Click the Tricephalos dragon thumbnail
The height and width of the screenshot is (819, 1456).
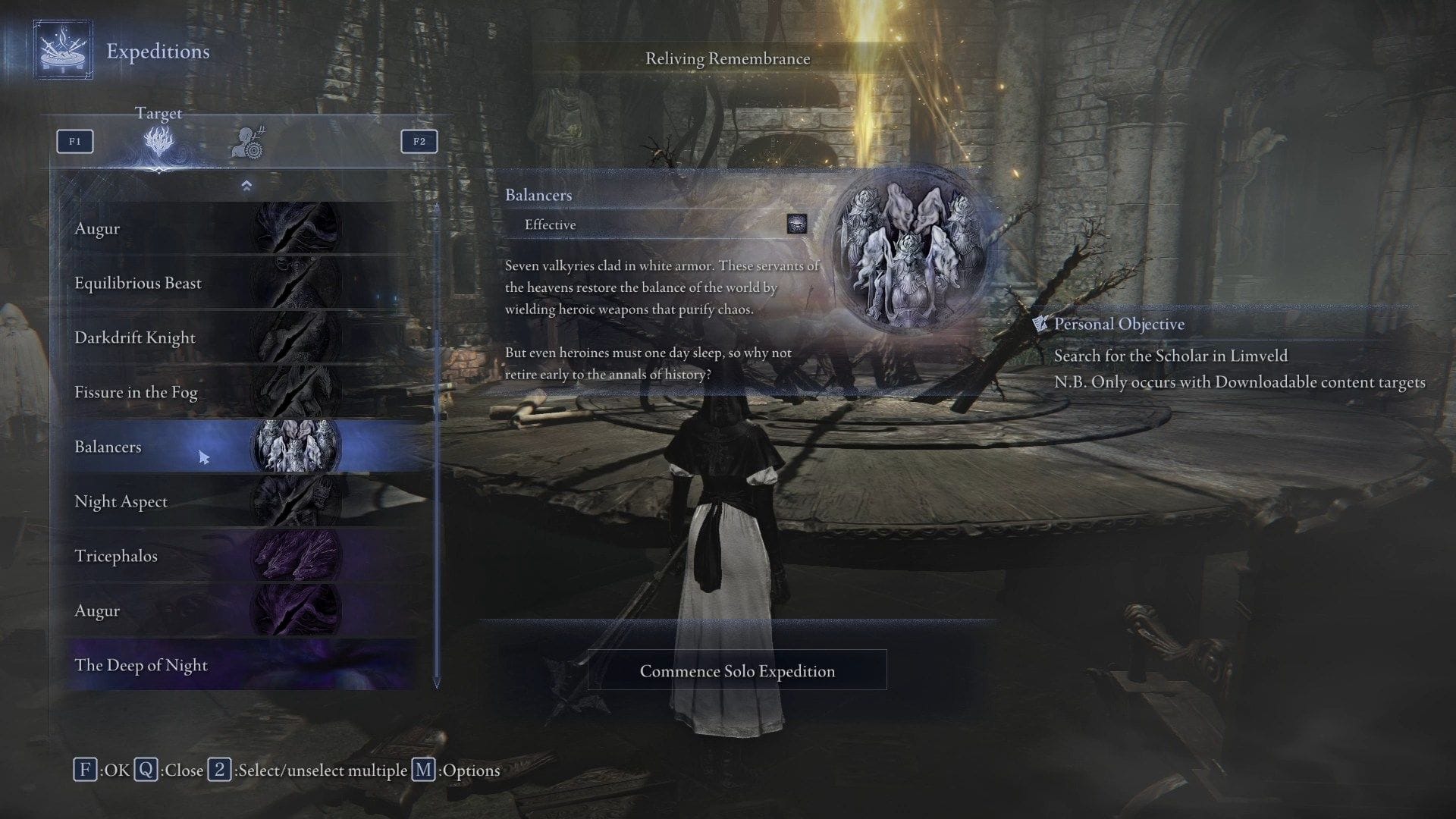click(296, 556)
